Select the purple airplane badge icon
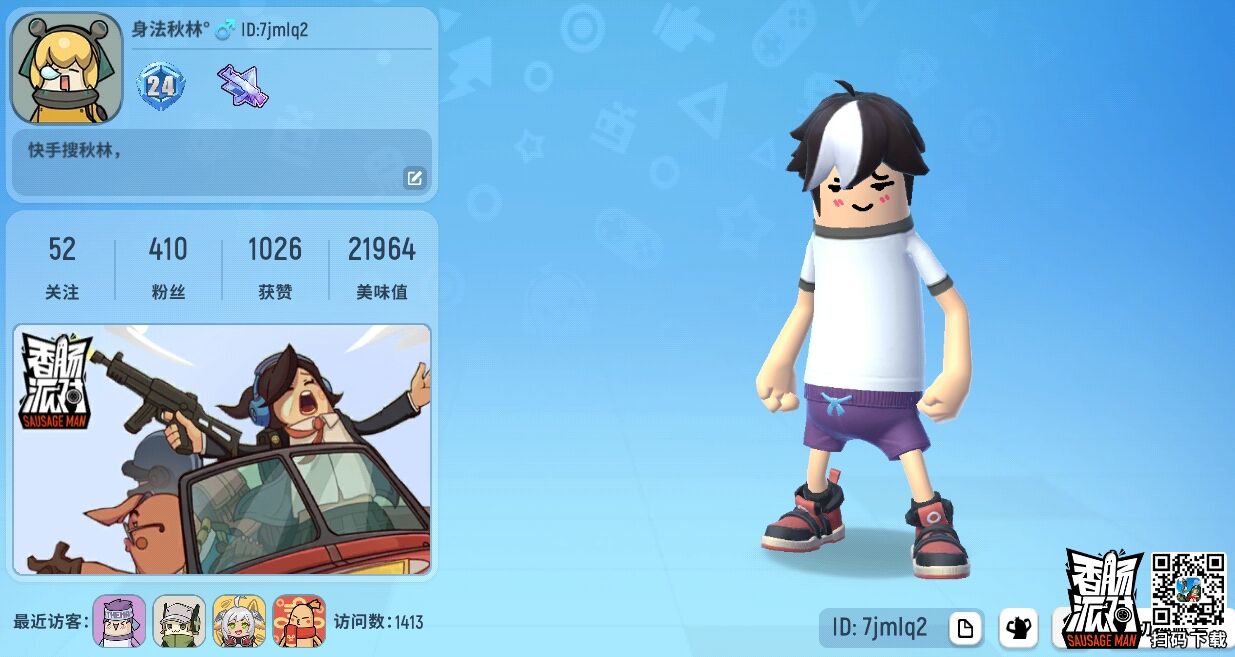 point(243,85)
